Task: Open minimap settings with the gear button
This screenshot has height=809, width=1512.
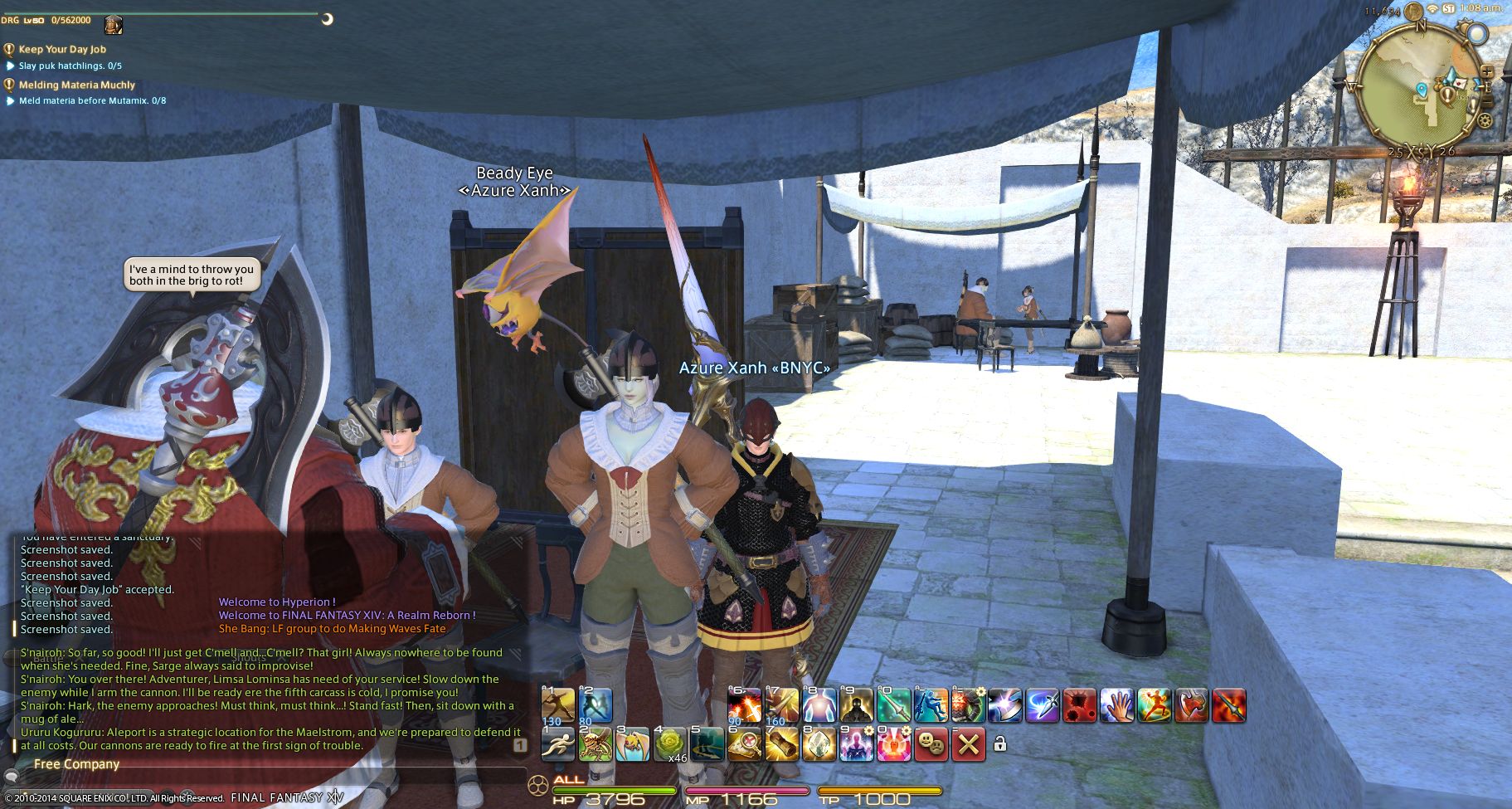Action: point(1484,120)
